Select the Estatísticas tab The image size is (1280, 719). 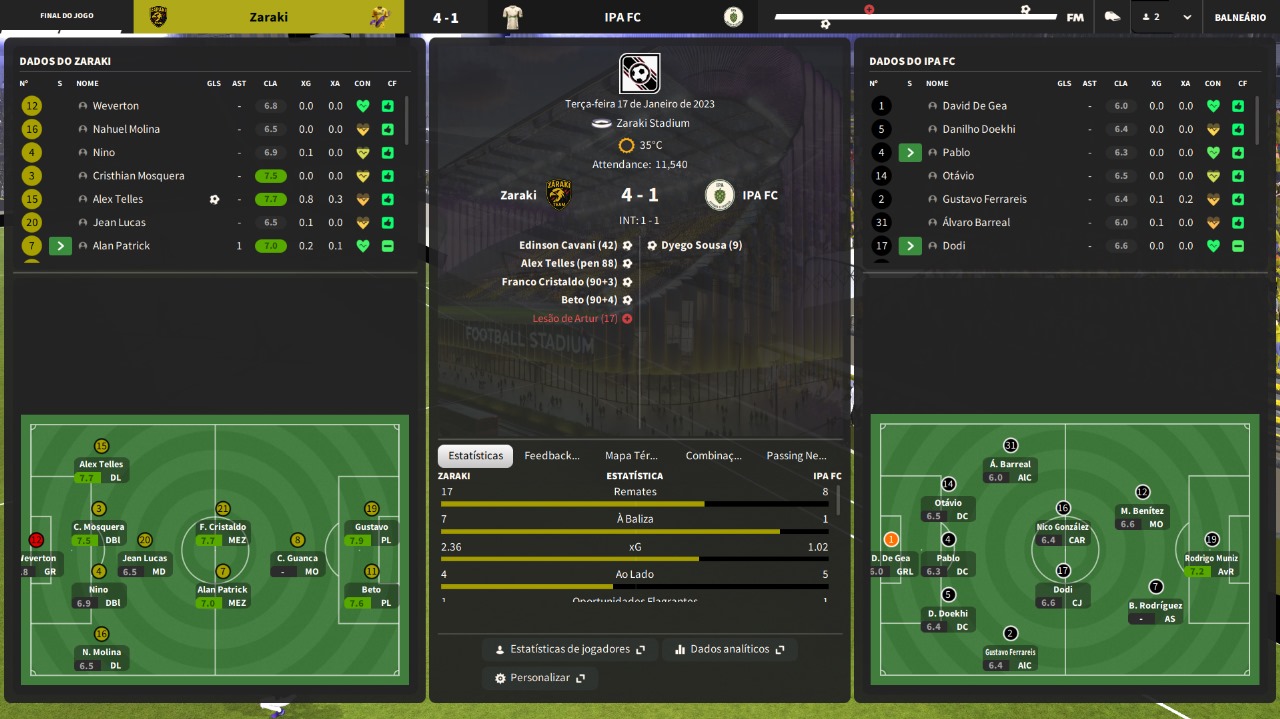tap(476, 456)
